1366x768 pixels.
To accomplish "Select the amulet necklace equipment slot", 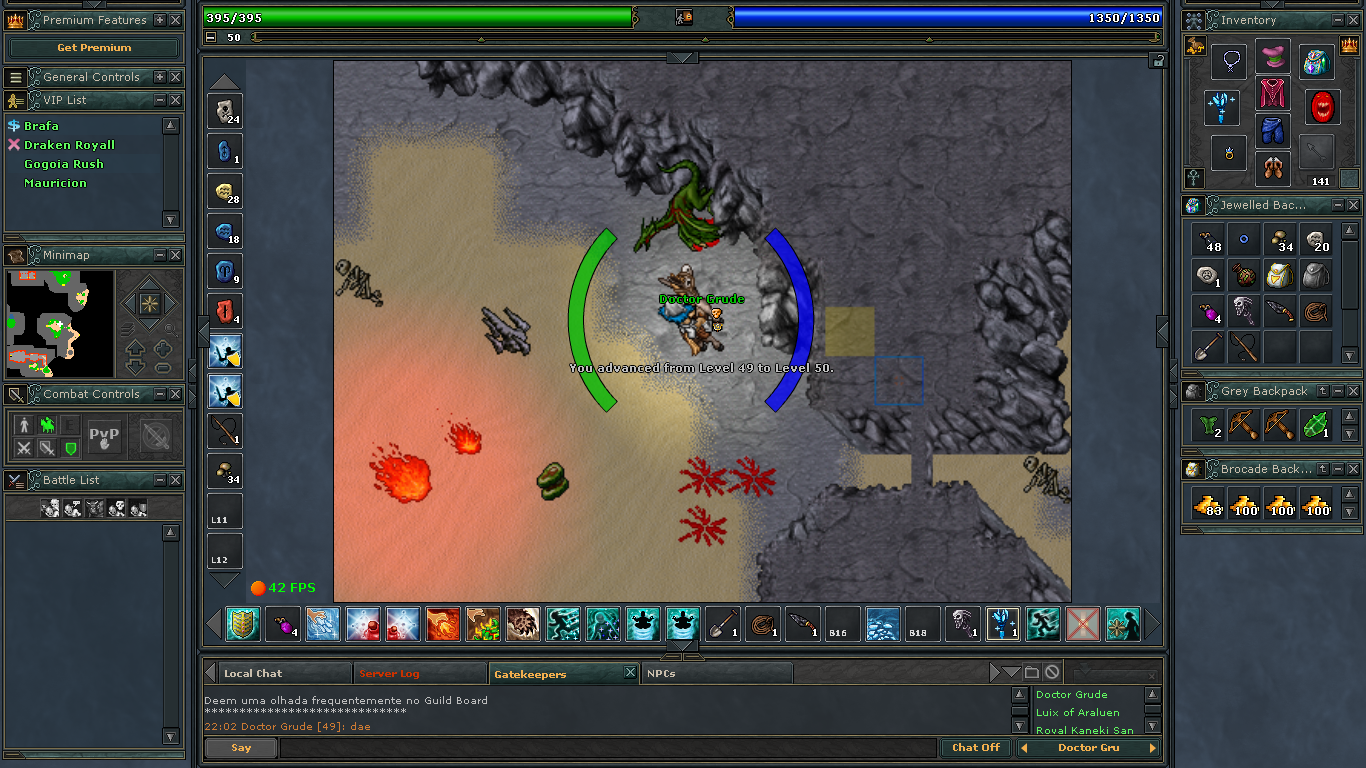I will pyautogui.click(x=1229, y=62).
